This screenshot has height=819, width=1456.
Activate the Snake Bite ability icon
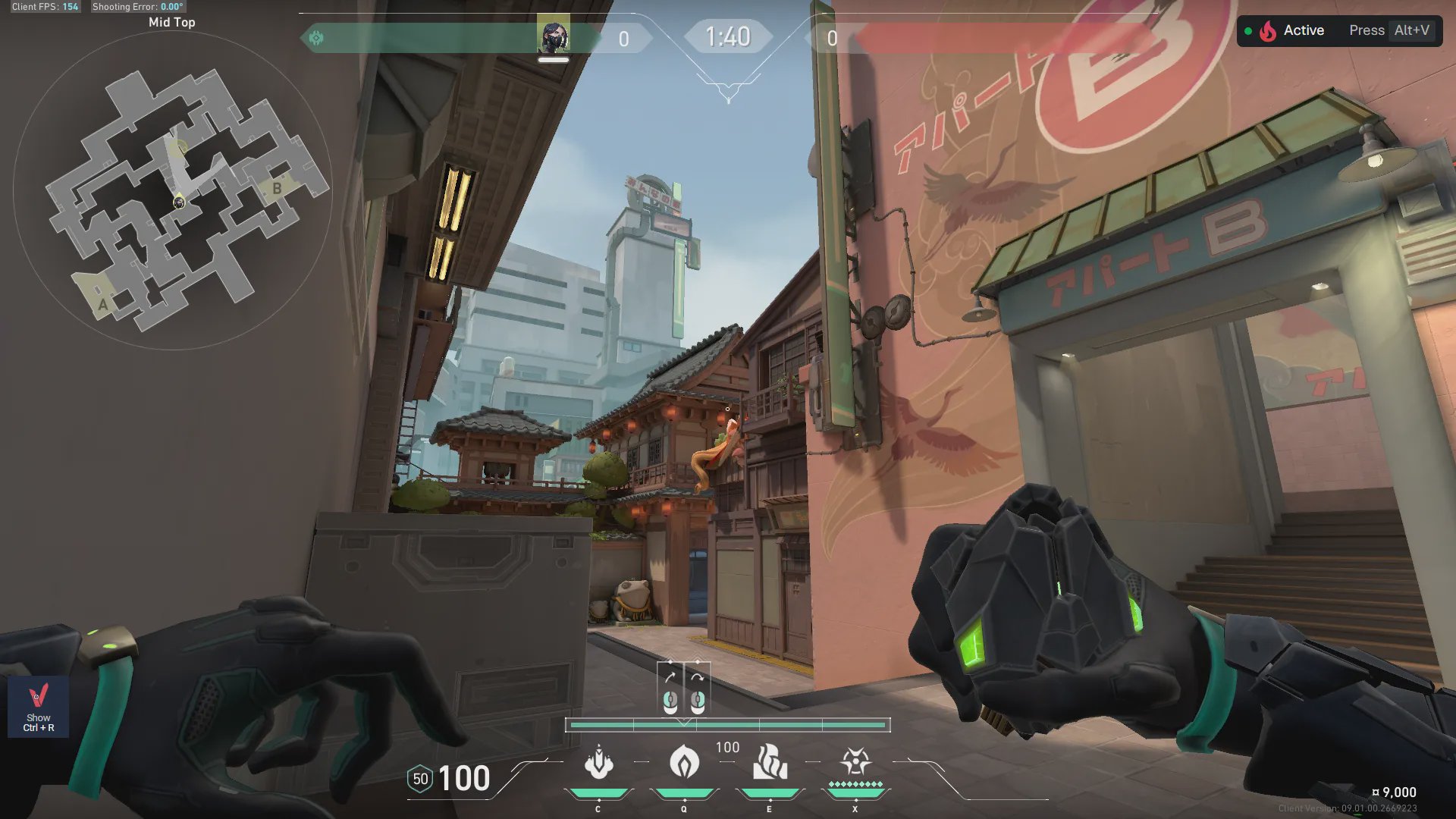(x=598, y=763)
